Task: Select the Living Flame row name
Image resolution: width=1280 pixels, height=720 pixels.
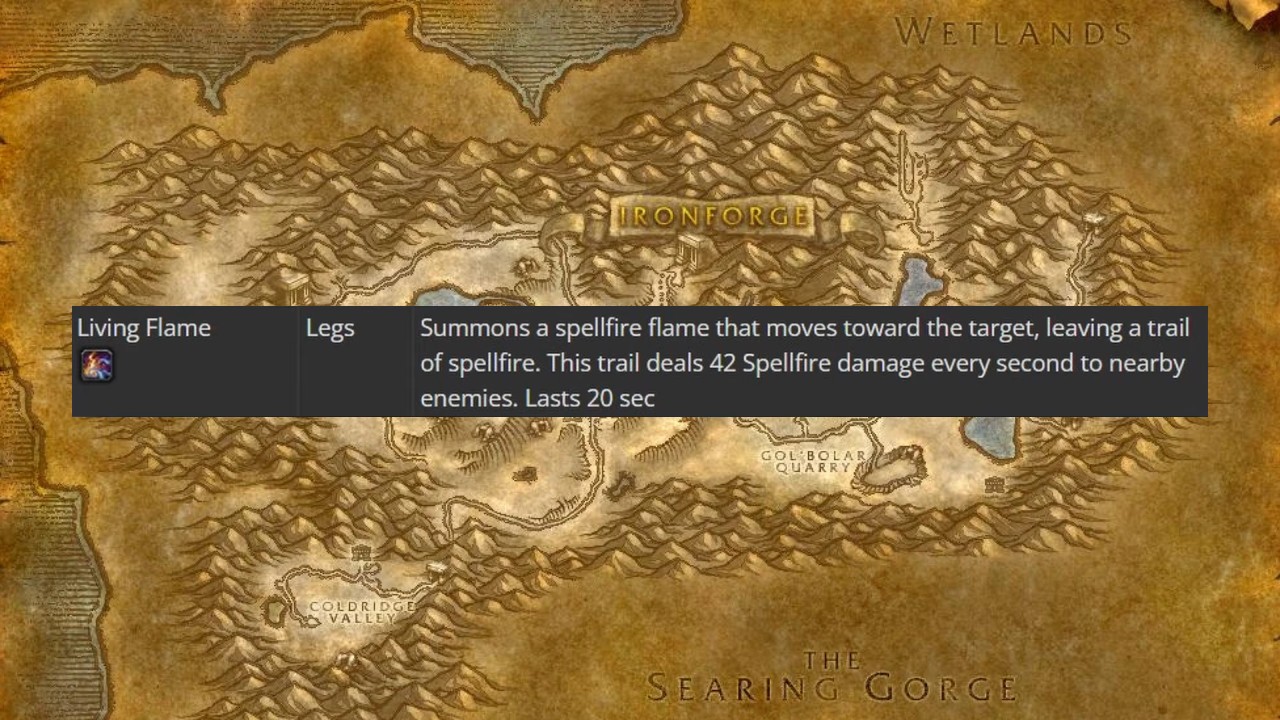Action: 143,327
